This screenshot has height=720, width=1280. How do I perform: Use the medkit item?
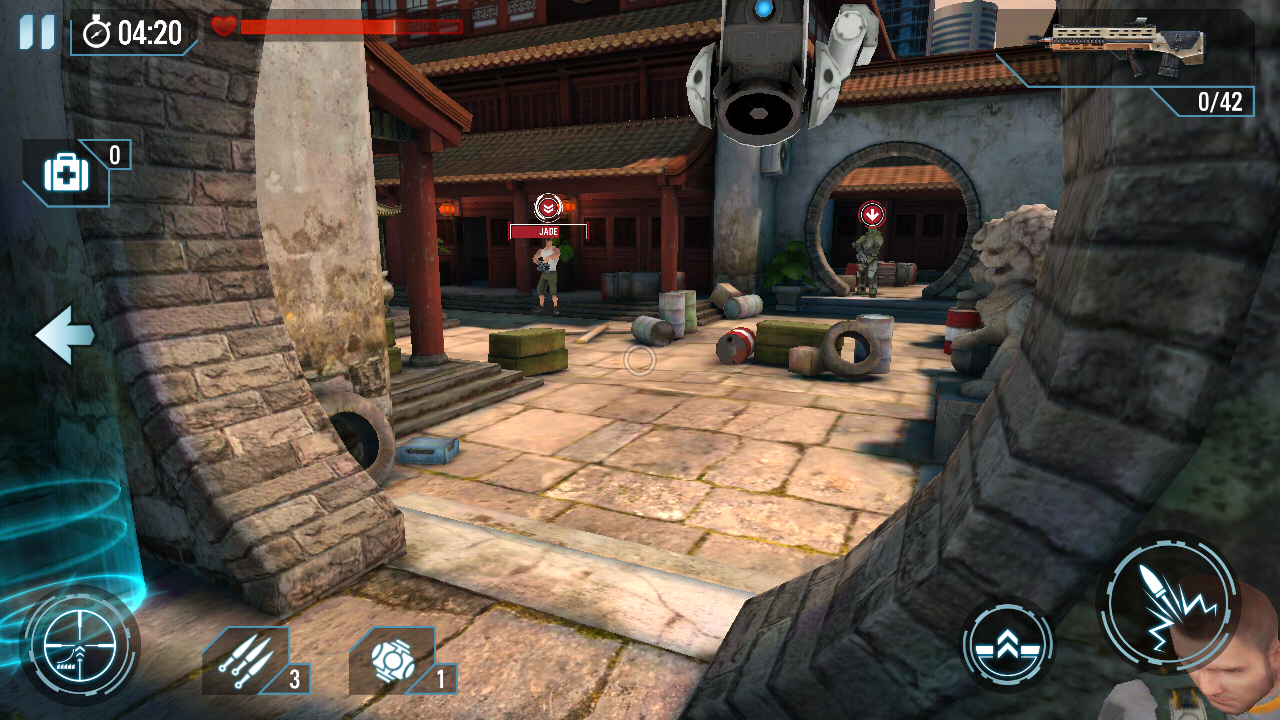pos(67,174)
